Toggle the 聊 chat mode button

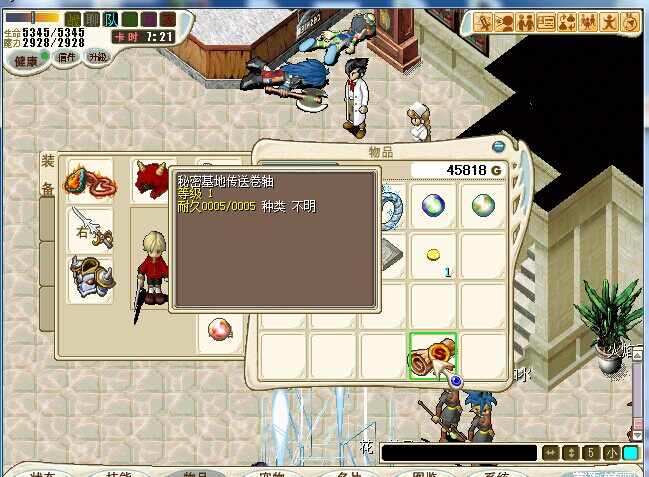pos(91,18)
